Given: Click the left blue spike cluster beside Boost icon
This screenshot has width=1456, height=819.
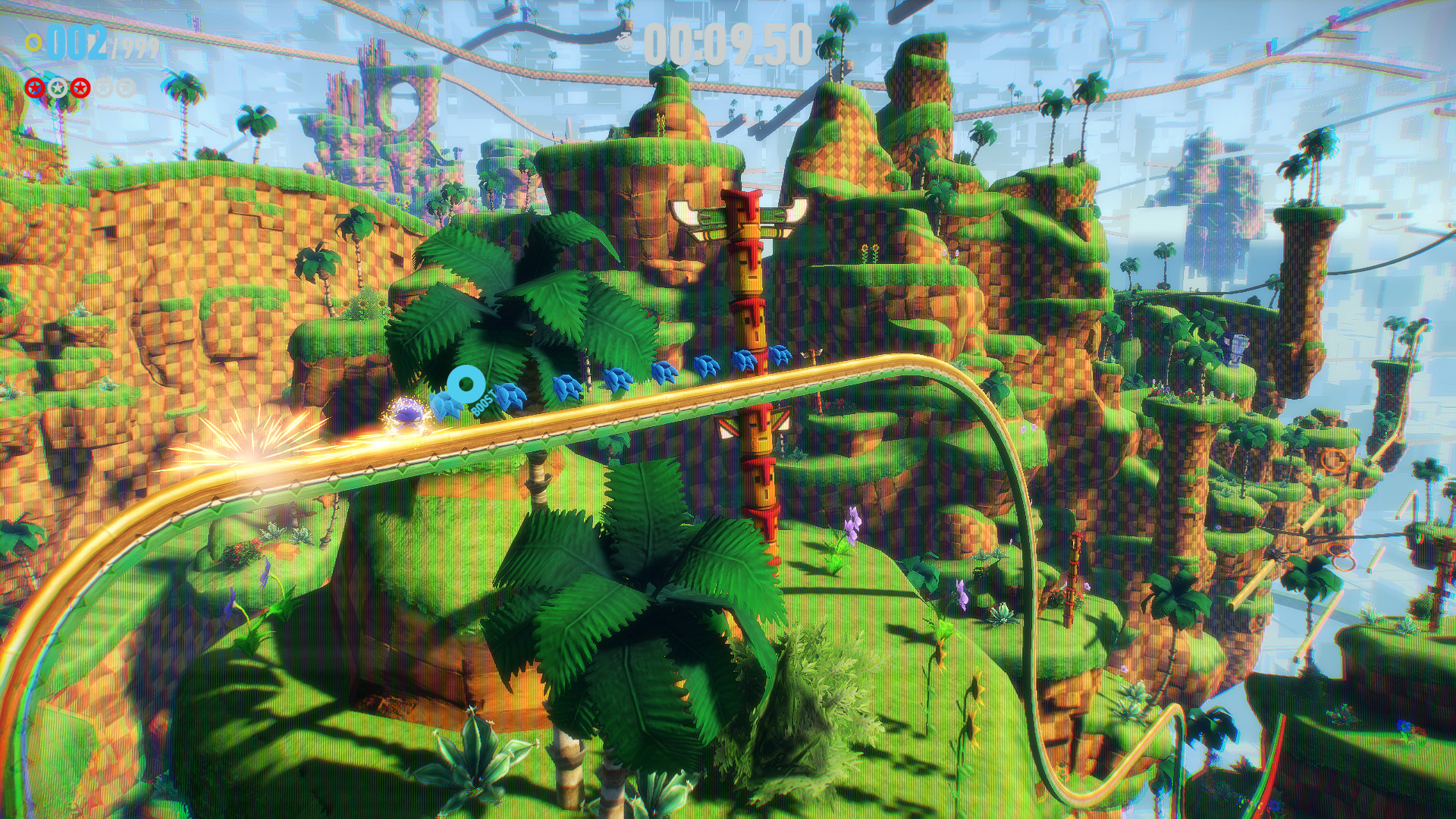Looking at the screenshot, I should coord(447,406).
